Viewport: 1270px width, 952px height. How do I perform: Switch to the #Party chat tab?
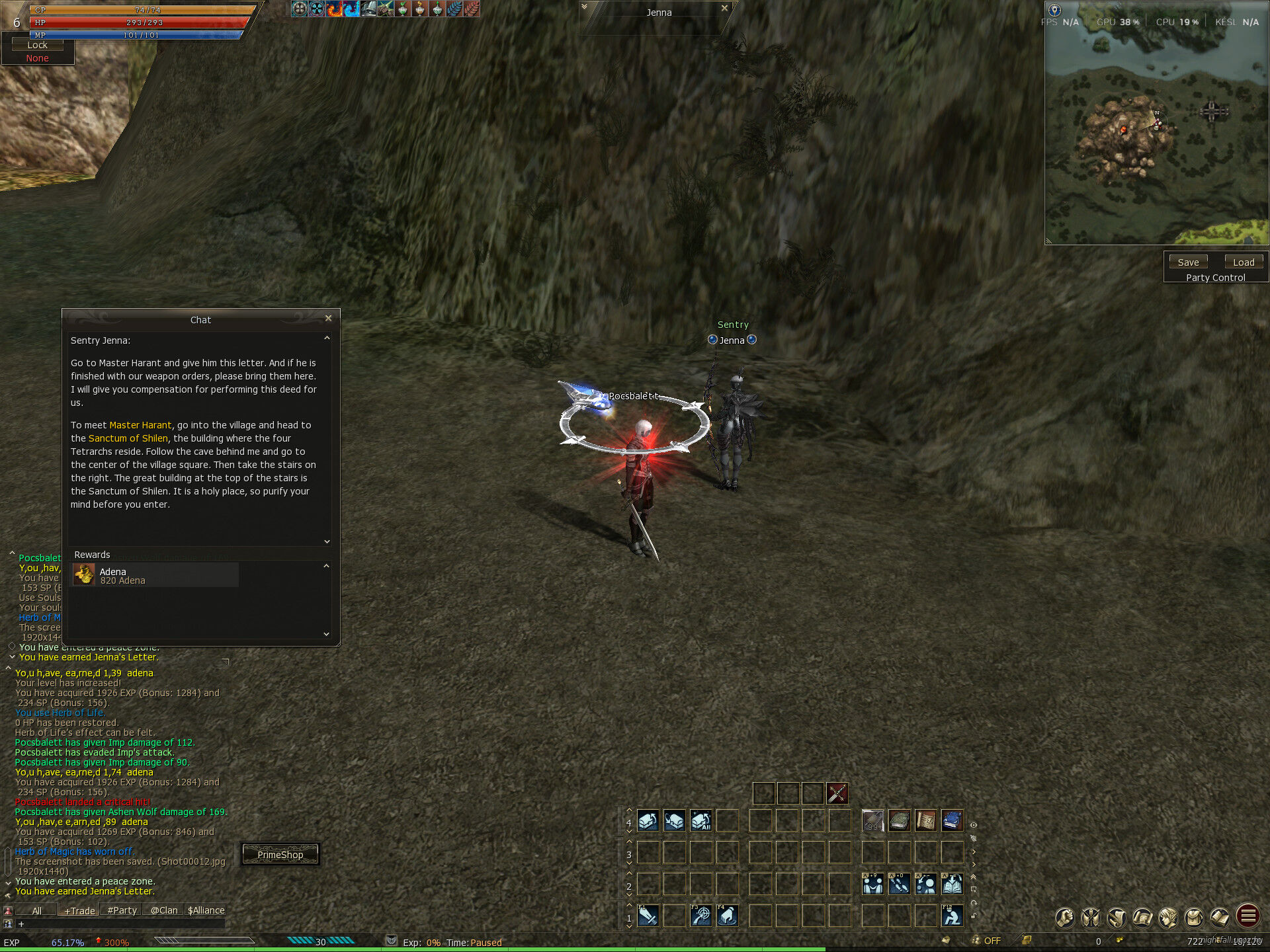[122, 910]
